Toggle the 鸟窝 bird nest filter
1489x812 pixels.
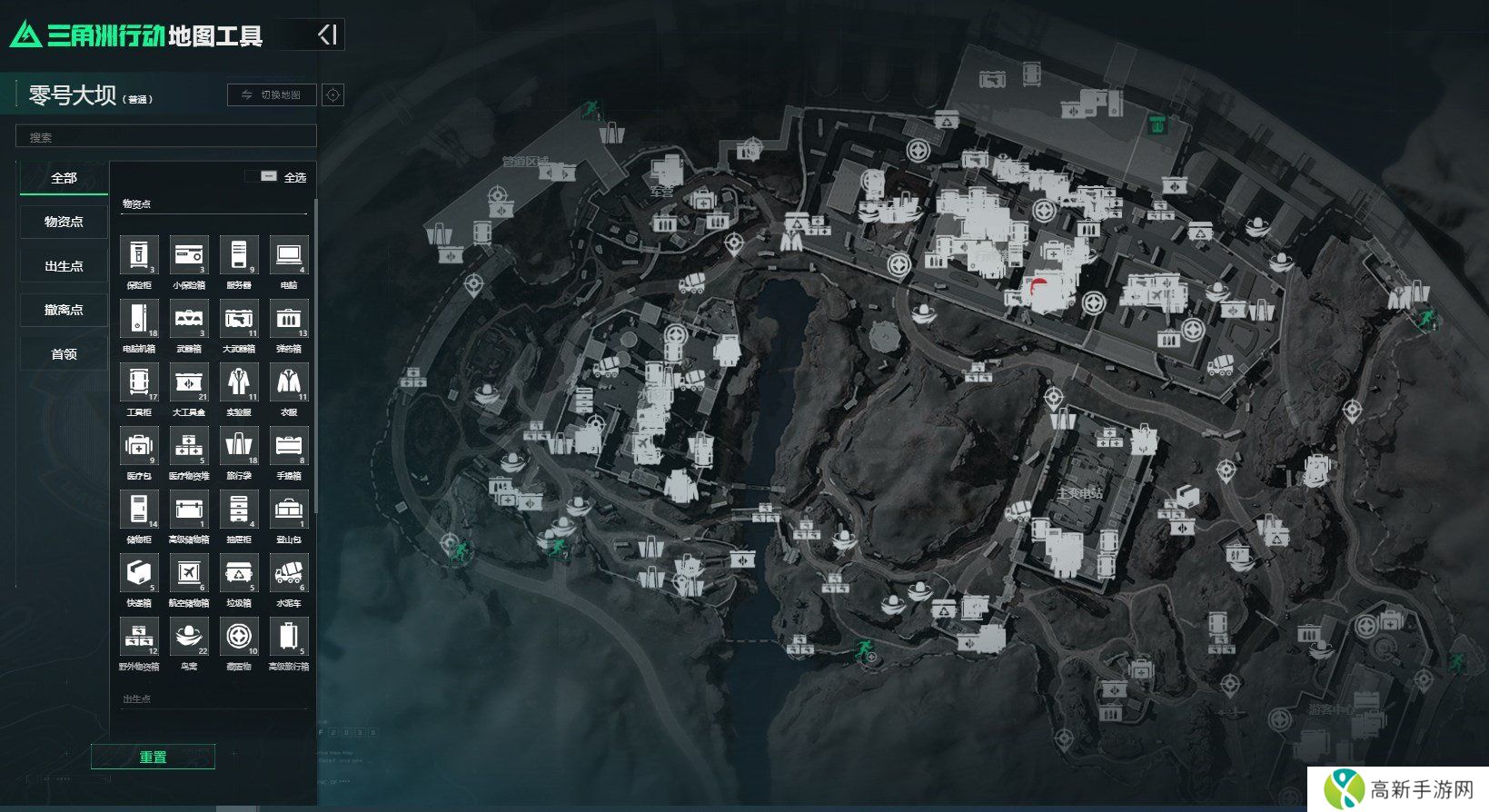pyautogui.click(x=189, y=637)
